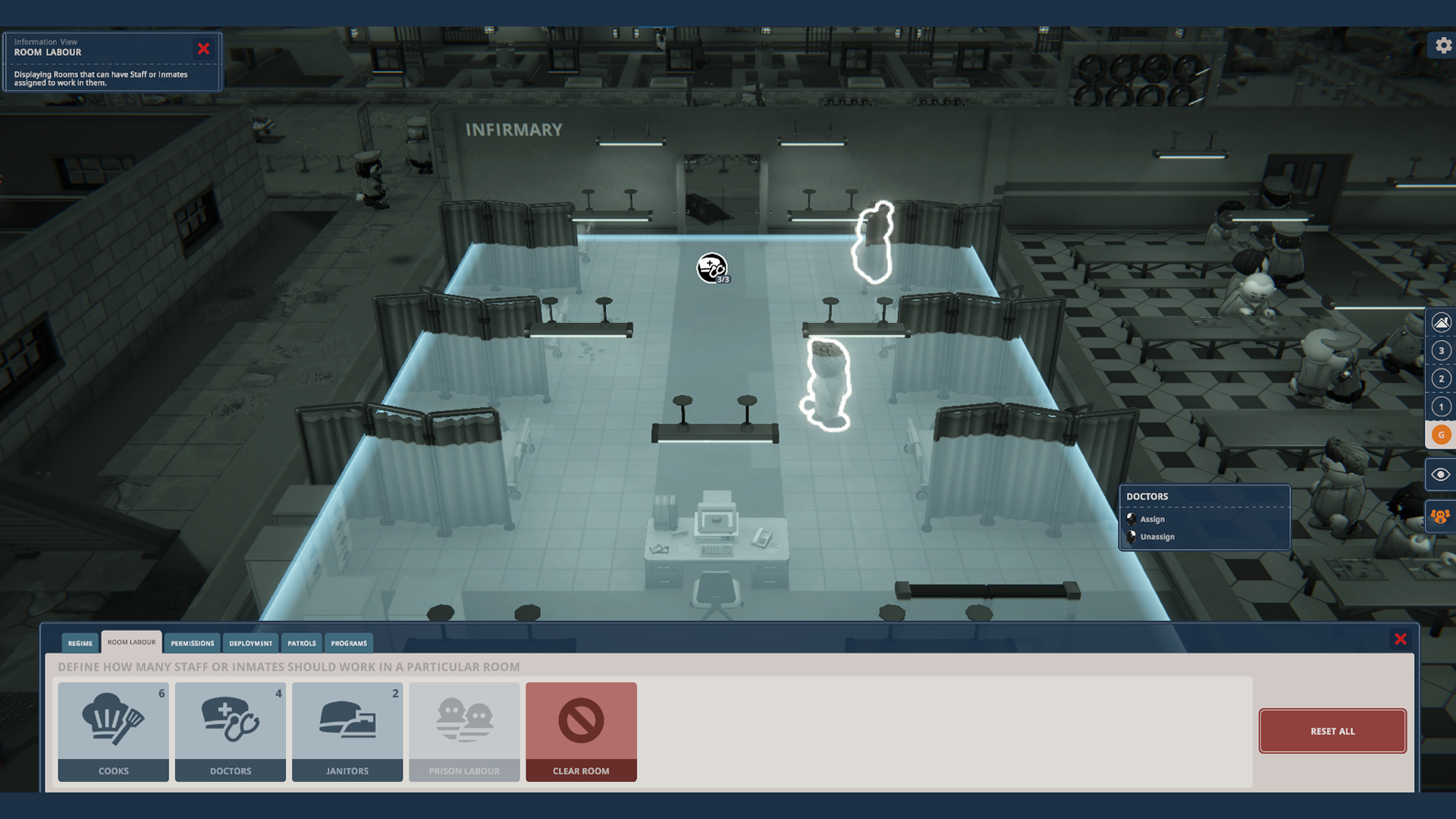
Task: Toggle the roof visibility icon
Action: pyautogui.click(x=1440, y=322)
